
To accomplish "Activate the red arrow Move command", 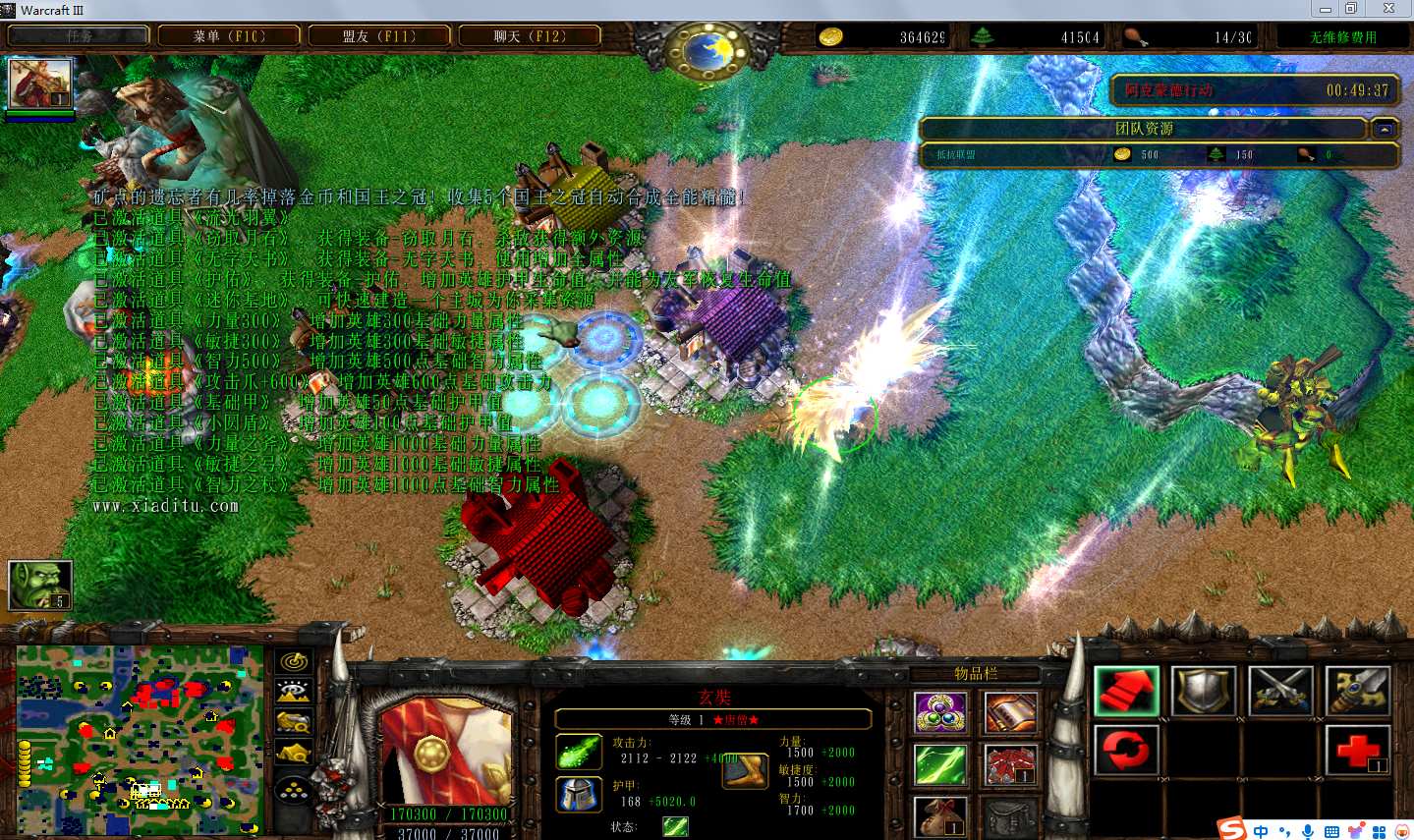I will [x=1127, y=691].
